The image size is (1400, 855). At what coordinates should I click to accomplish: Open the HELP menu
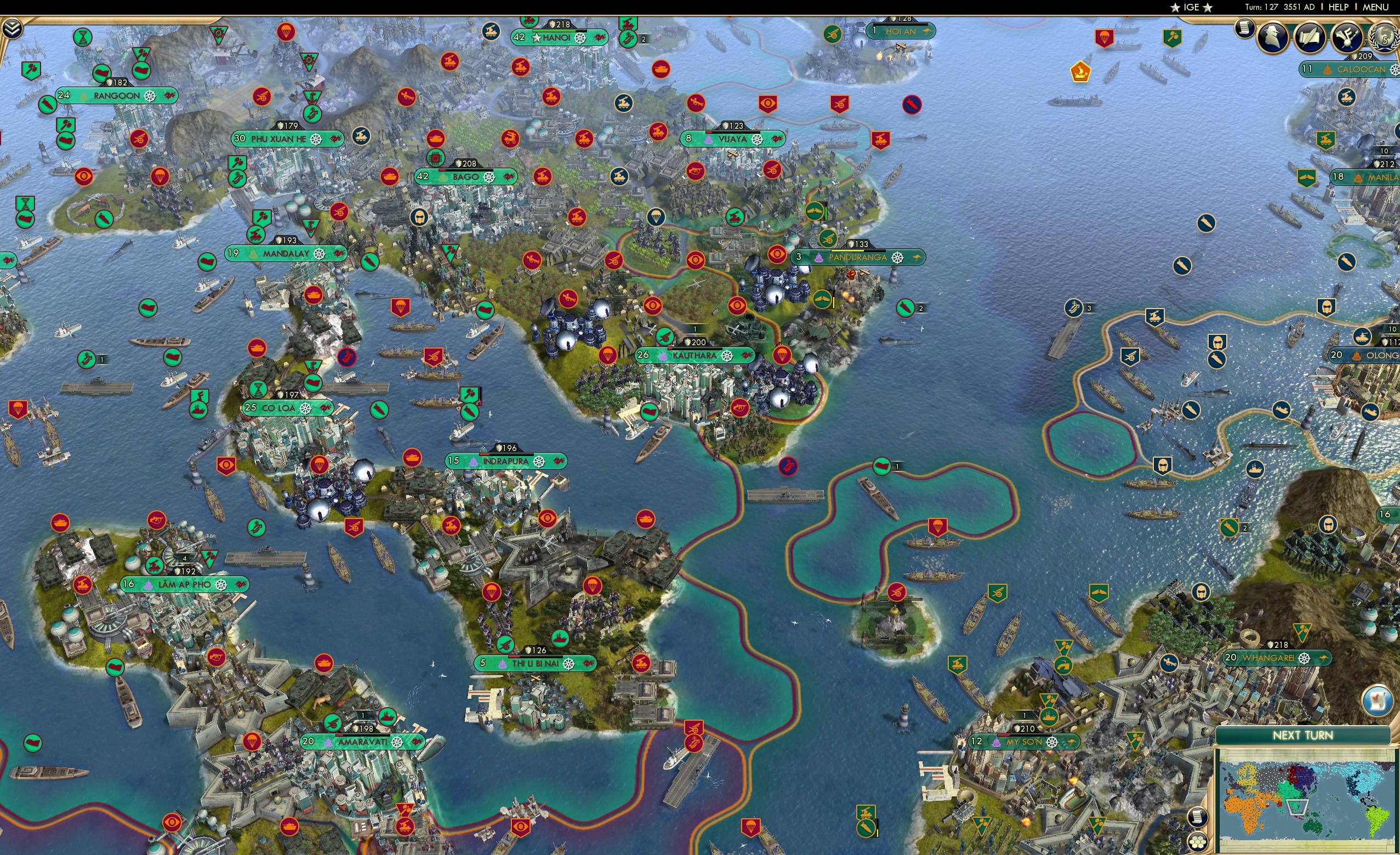click(1339, 7)
